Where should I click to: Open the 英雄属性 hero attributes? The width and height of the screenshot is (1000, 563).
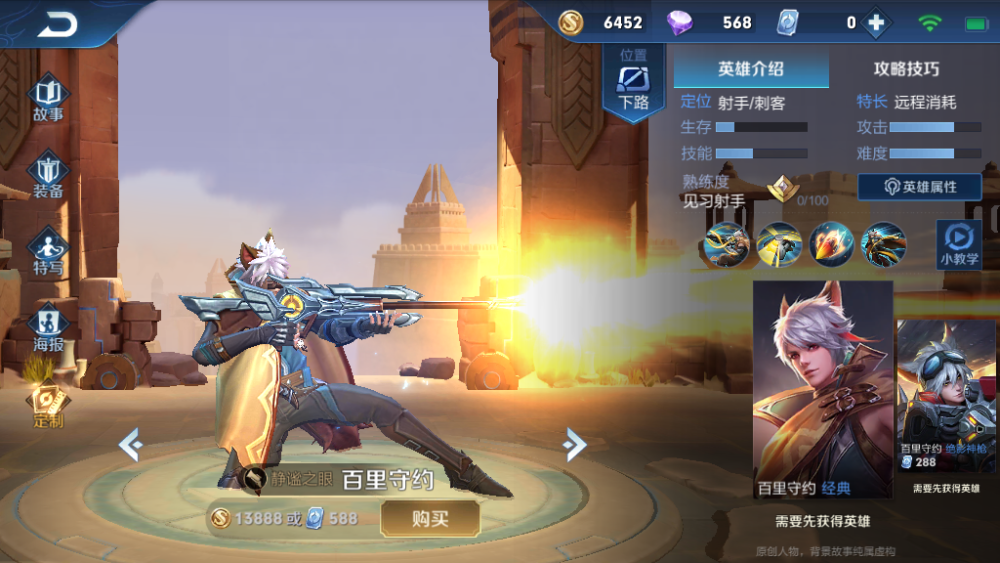(919, 187)
